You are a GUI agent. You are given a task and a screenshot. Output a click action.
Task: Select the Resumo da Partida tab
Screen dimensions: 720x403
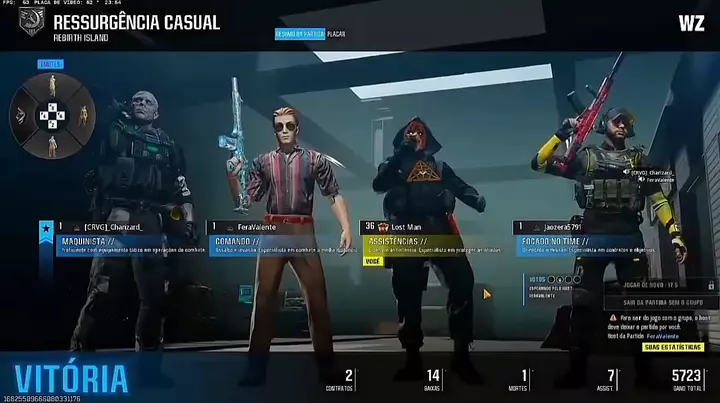pos(300,34)
